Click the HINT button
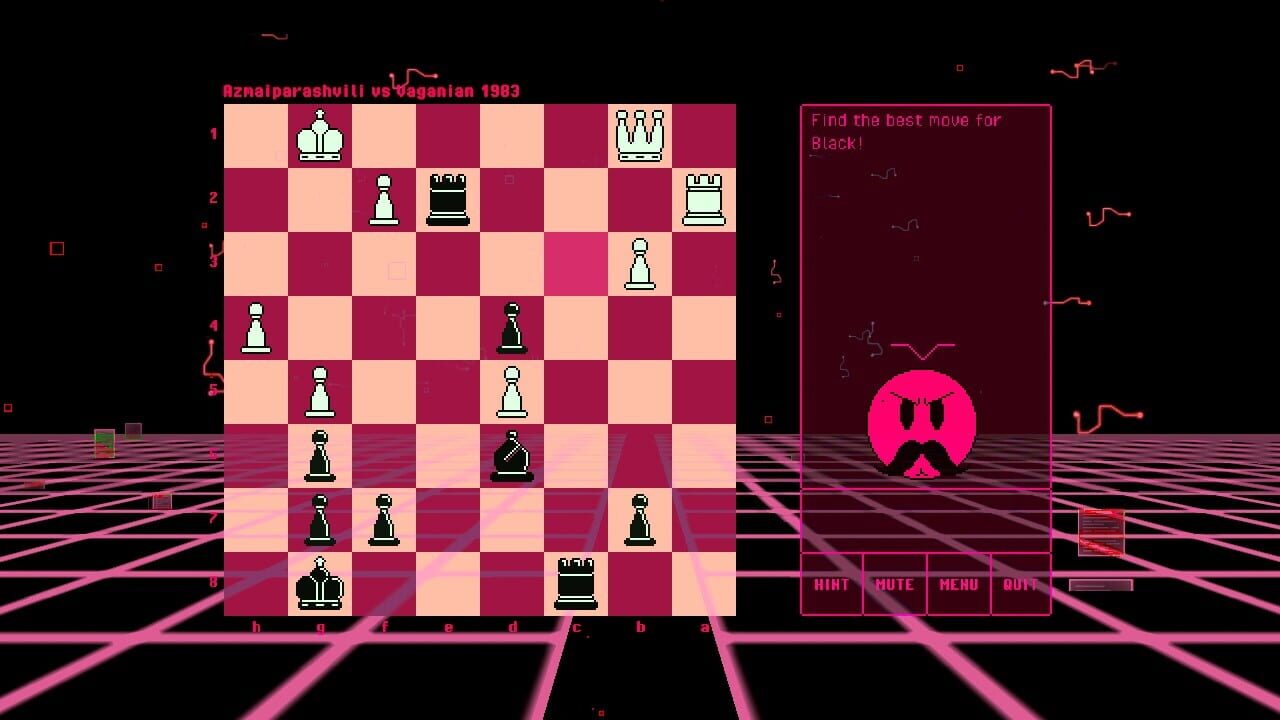 tap(831, 583)
